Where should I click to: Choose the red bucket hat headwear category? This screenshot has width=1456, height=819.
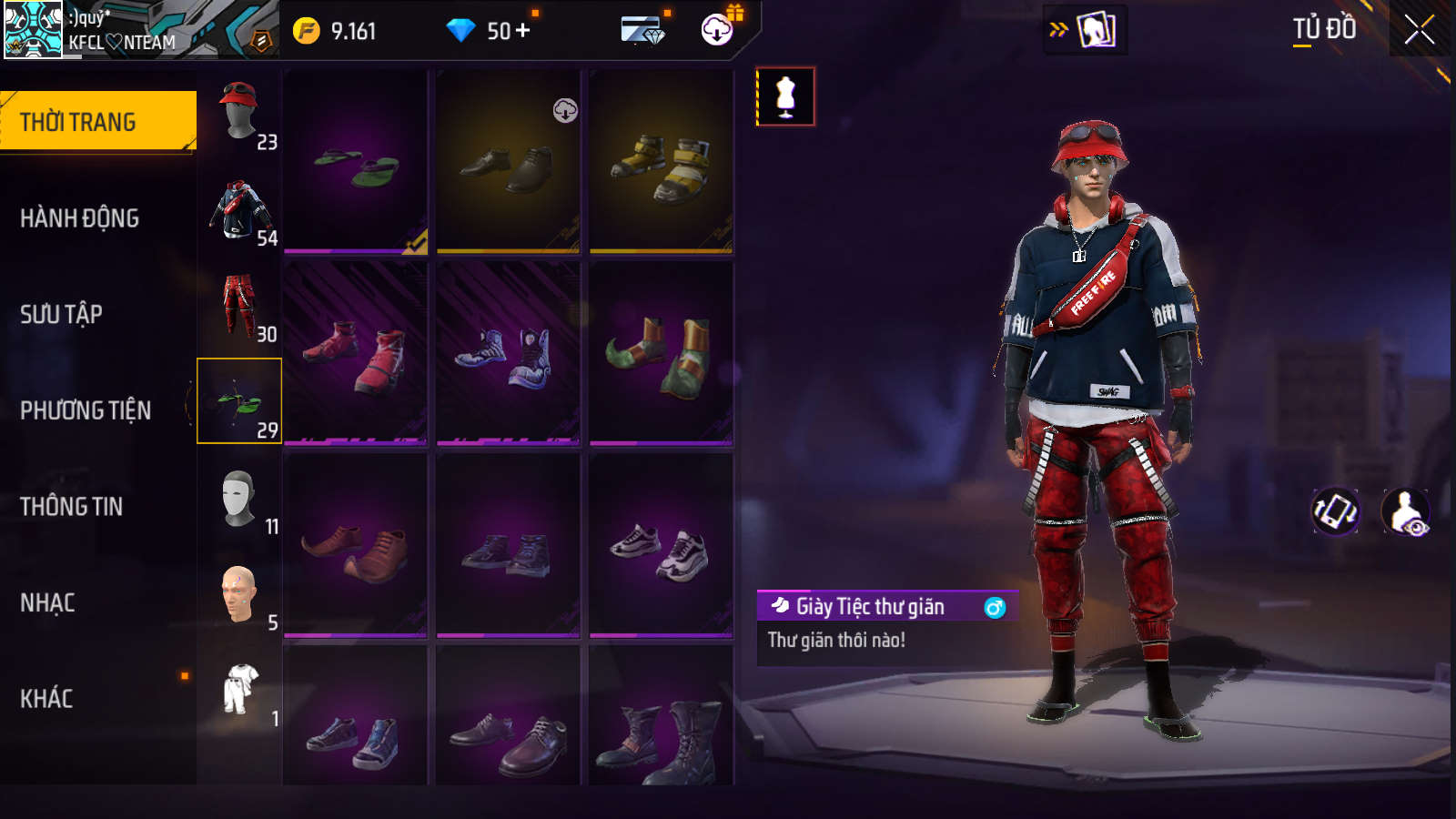coord(239,113)
